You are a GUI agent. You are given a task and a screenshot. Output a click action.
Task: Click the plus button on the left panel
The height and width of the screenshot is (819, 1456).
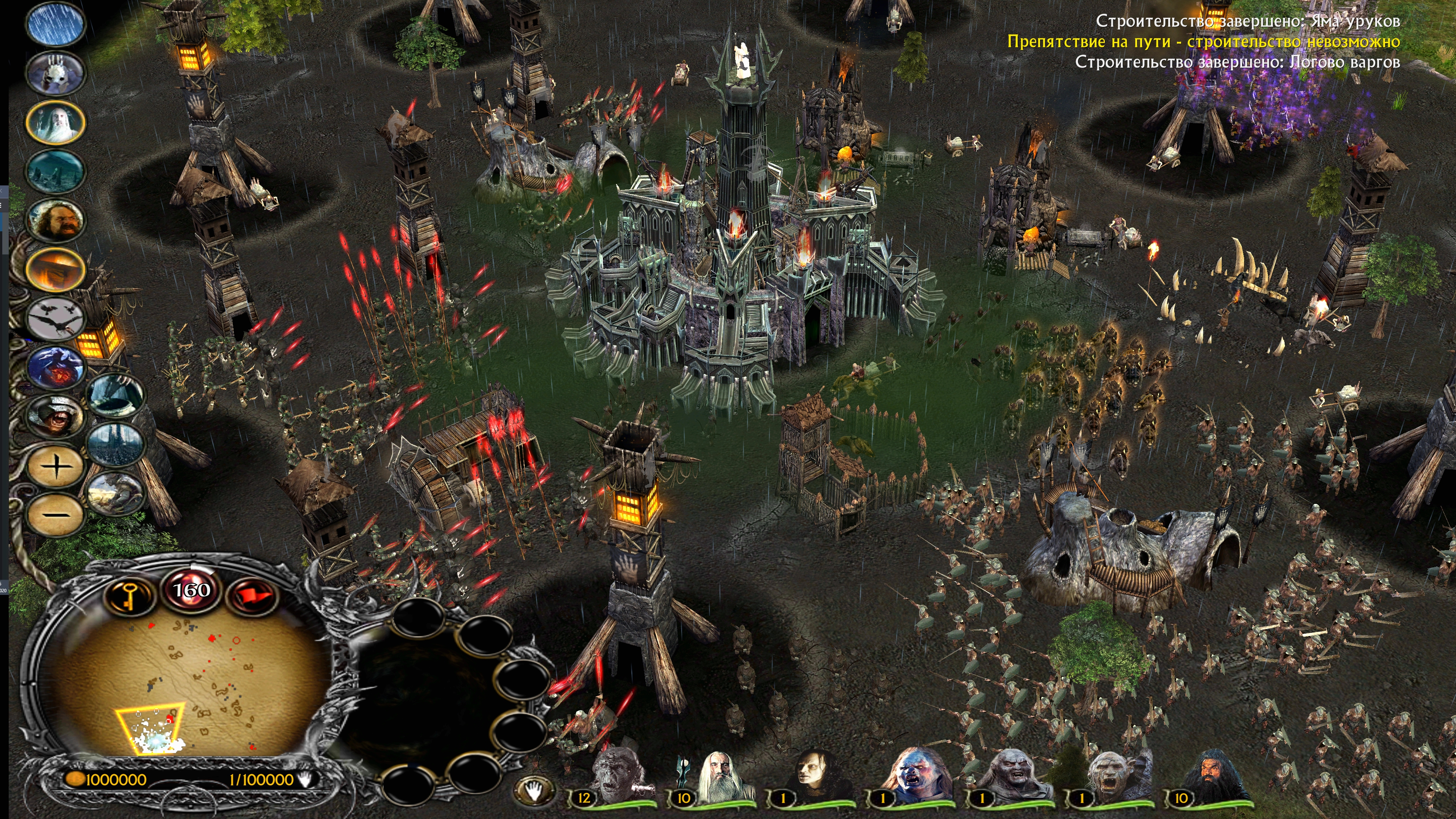click(x=55, y=467)
